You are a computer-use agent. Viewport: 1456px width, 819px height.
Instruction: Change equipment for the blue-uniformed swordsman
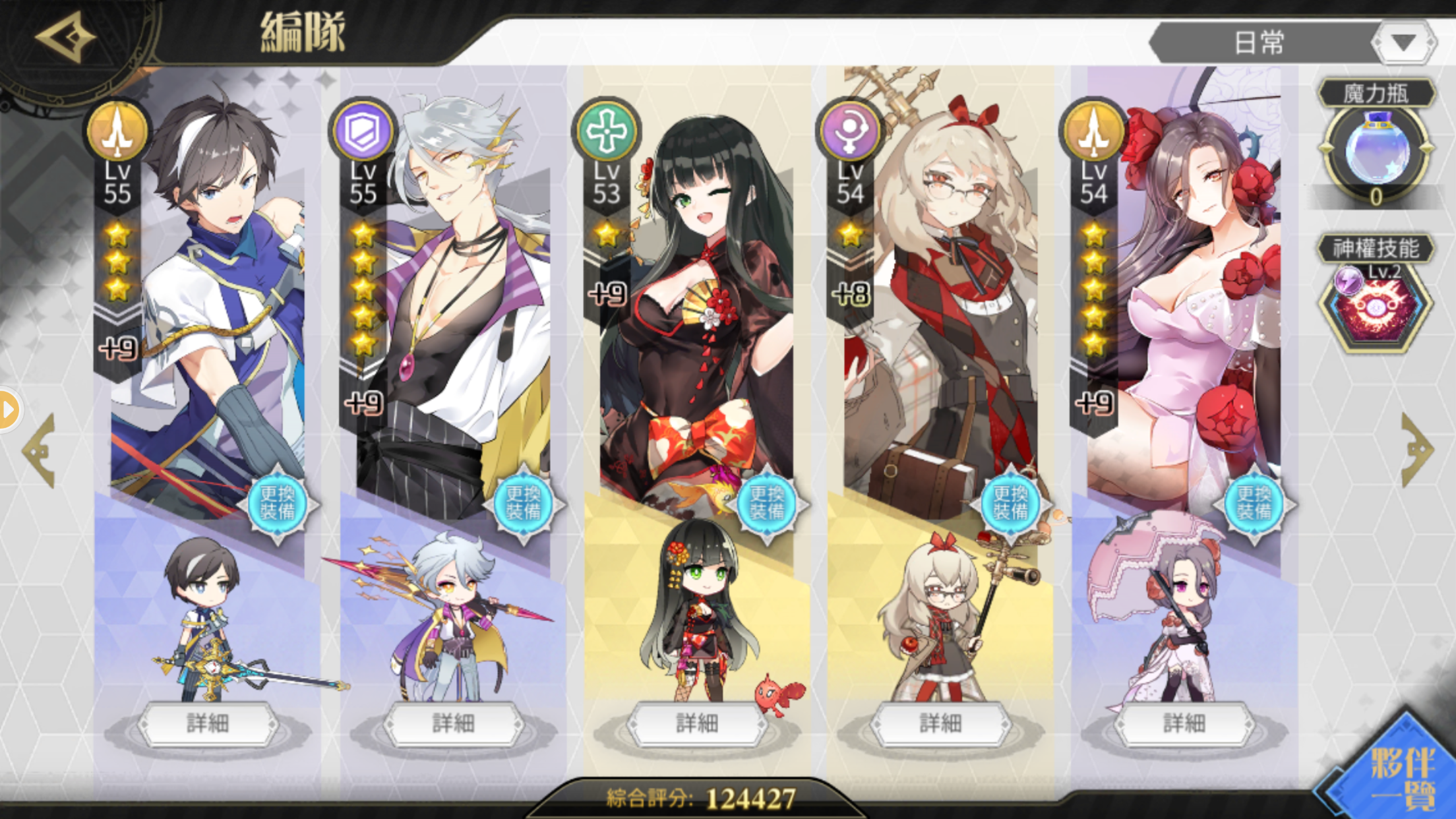(x=278, y=503)
